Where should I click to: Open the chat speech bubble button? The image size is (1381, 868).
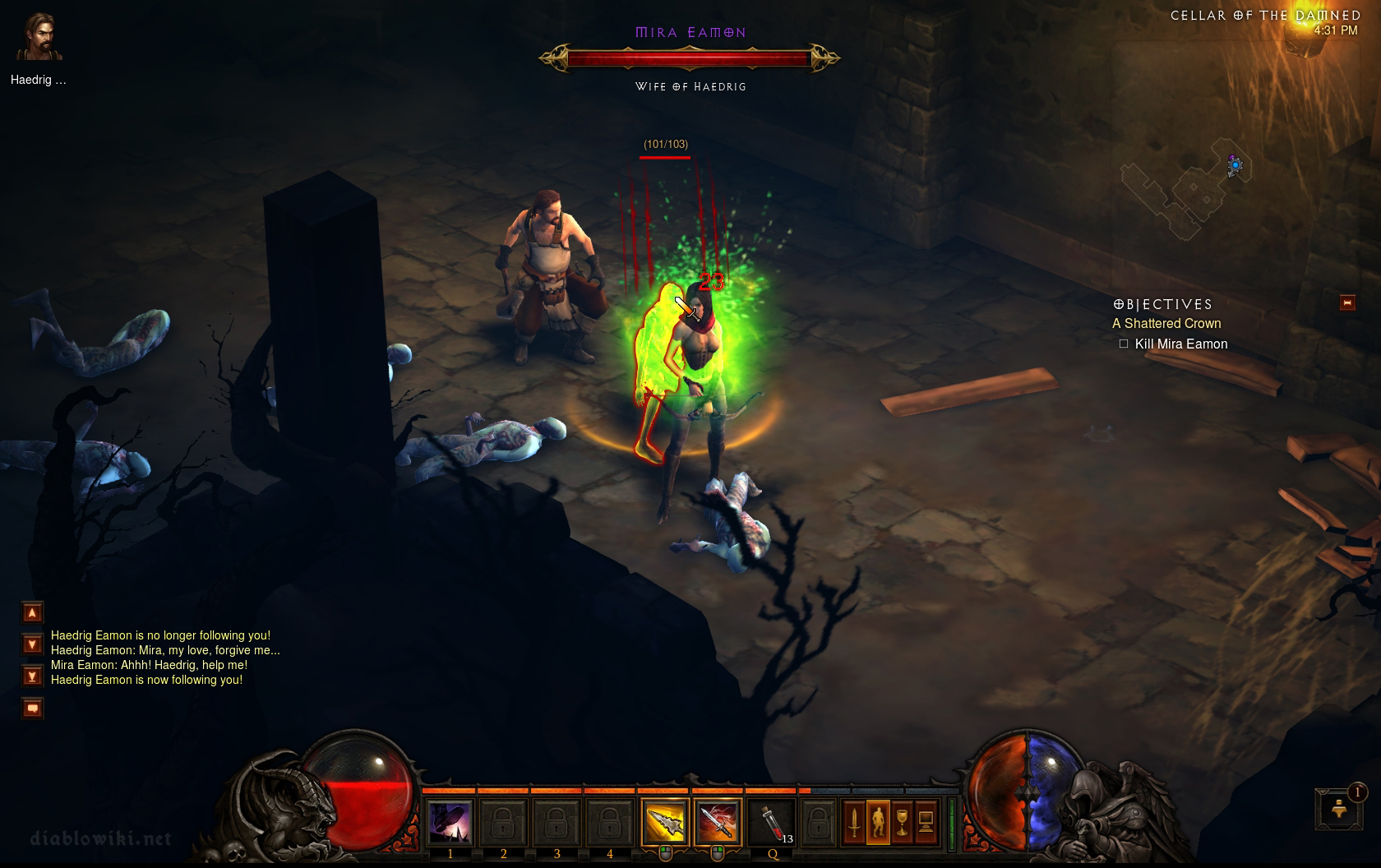click(32, 708)
